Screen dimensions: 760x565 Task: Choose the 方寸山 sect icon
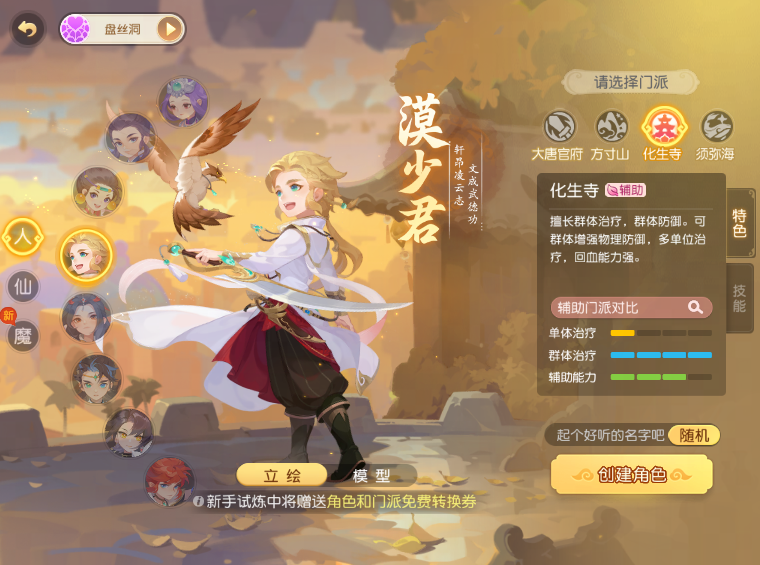(610, 127)
